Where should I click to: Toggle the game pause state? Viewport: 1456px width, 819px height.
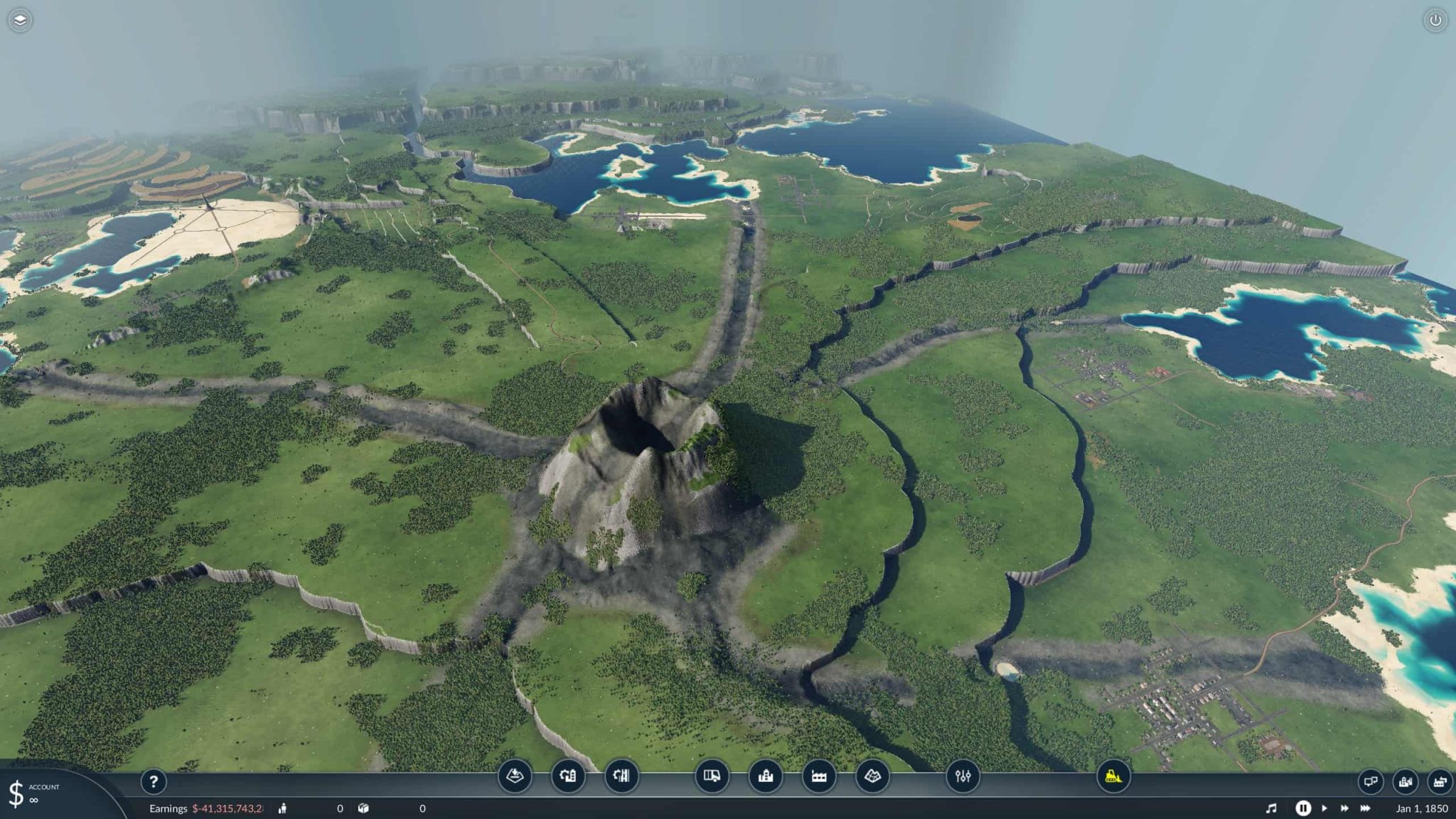click(1304, 808)
